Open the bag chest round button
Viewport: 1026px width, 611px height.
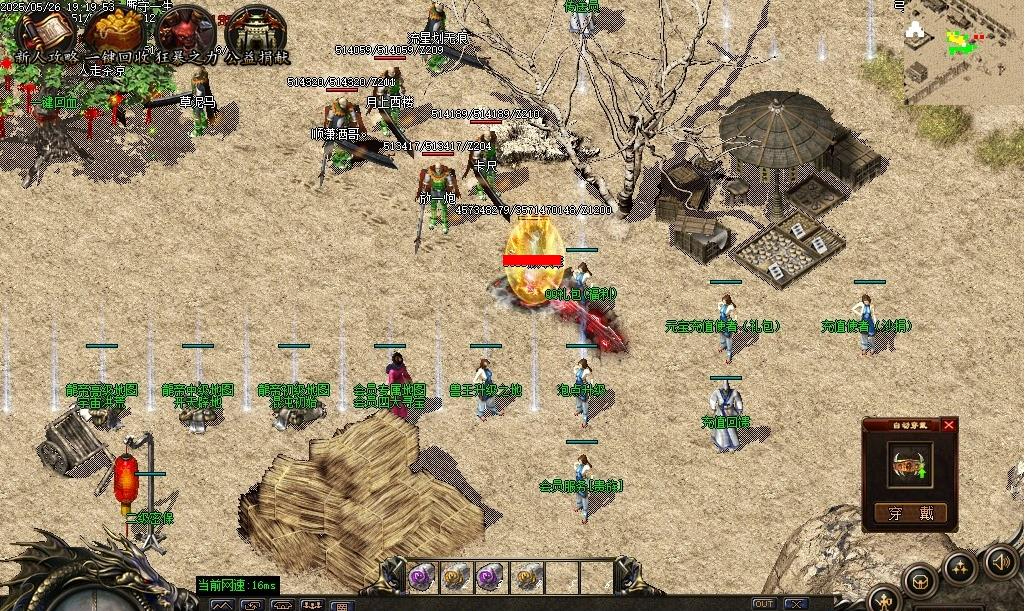(920, 580)
